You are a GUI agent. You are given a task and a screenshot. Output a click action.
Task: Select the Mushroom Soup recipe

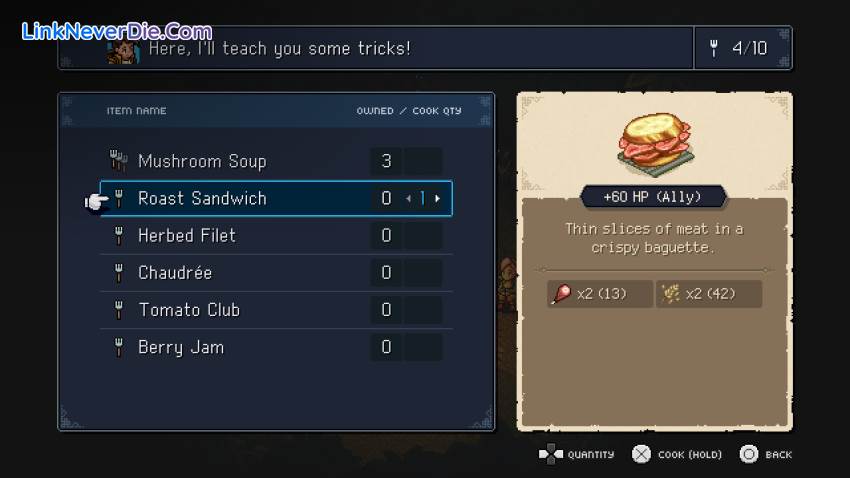pos(202,161)
